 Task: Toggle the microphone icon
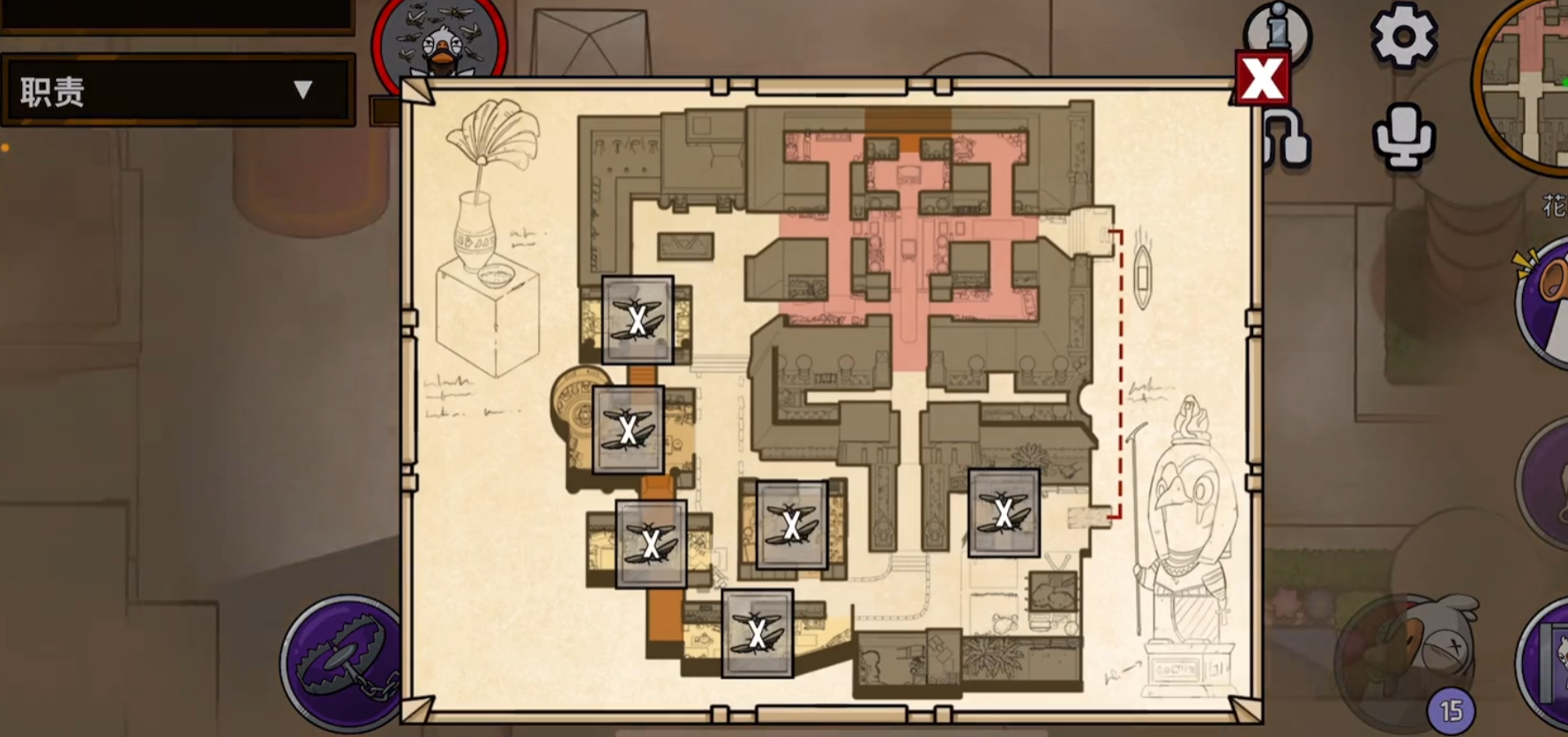tap(1403, 137)
